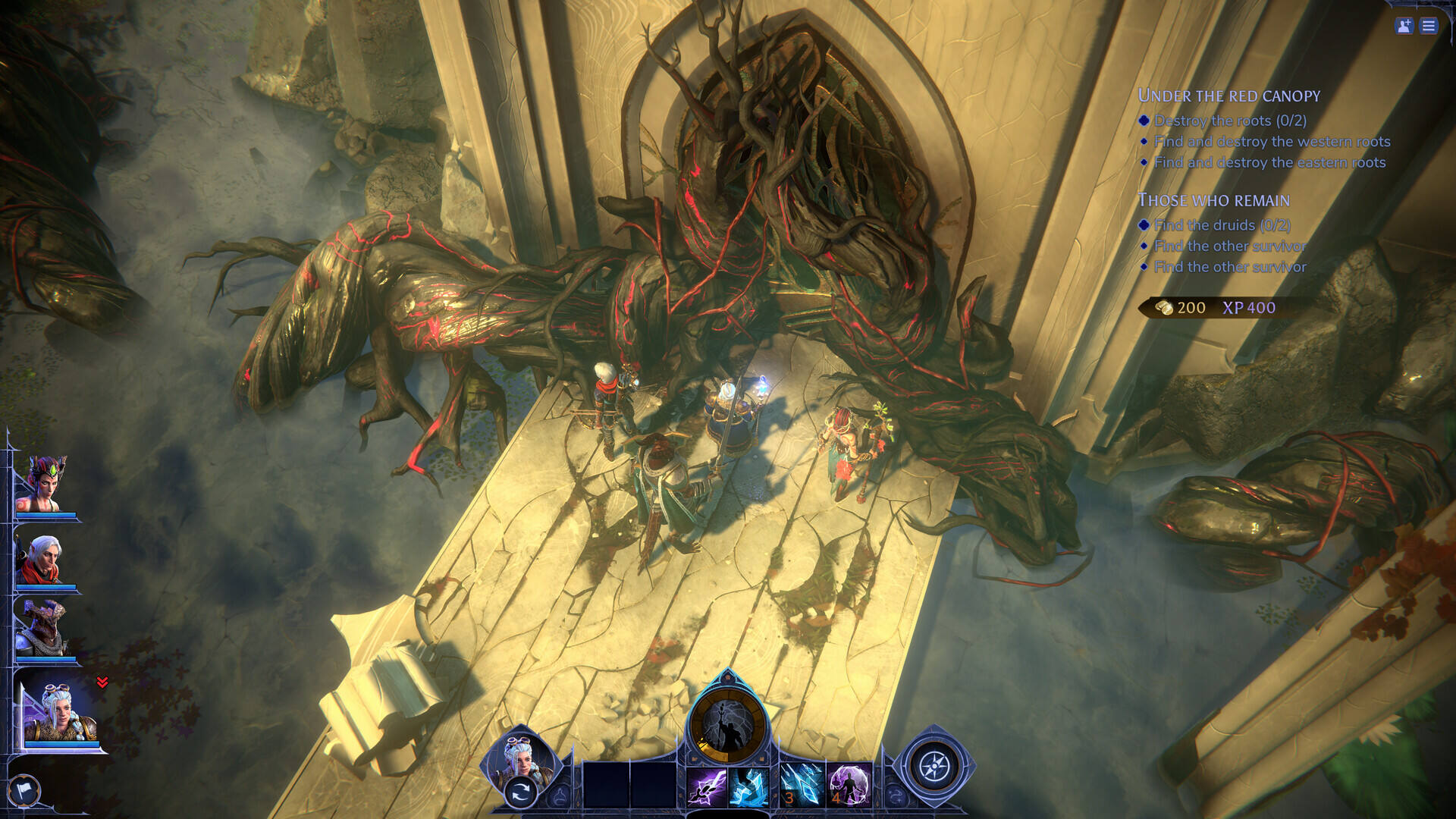Select the red-haired druid party portrait
Image resolution: width=1456 pixels, height=819 pixels.
point(45,485)
